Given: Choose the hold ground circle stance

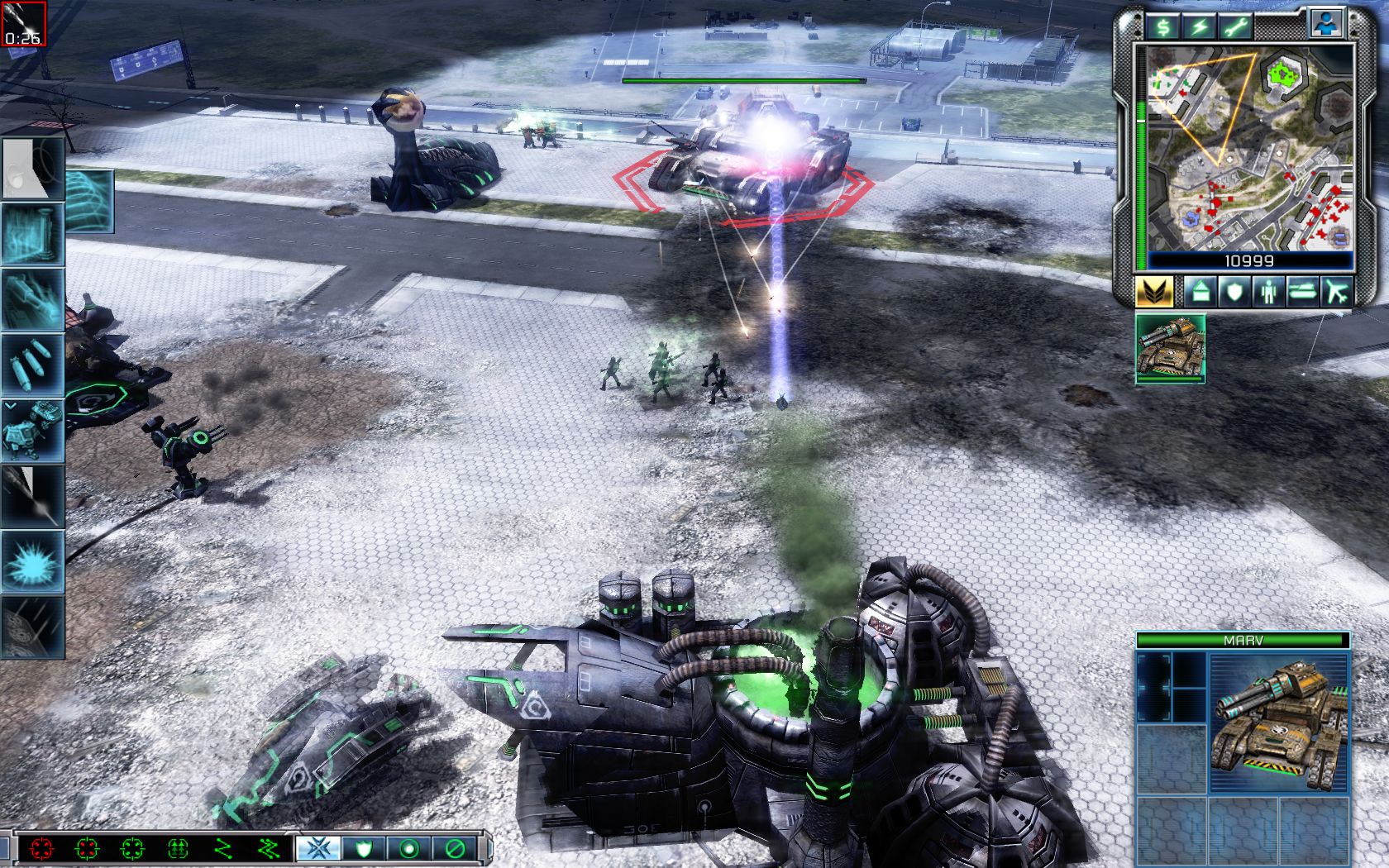Looking at the screenshot, I should click(408, 847).
